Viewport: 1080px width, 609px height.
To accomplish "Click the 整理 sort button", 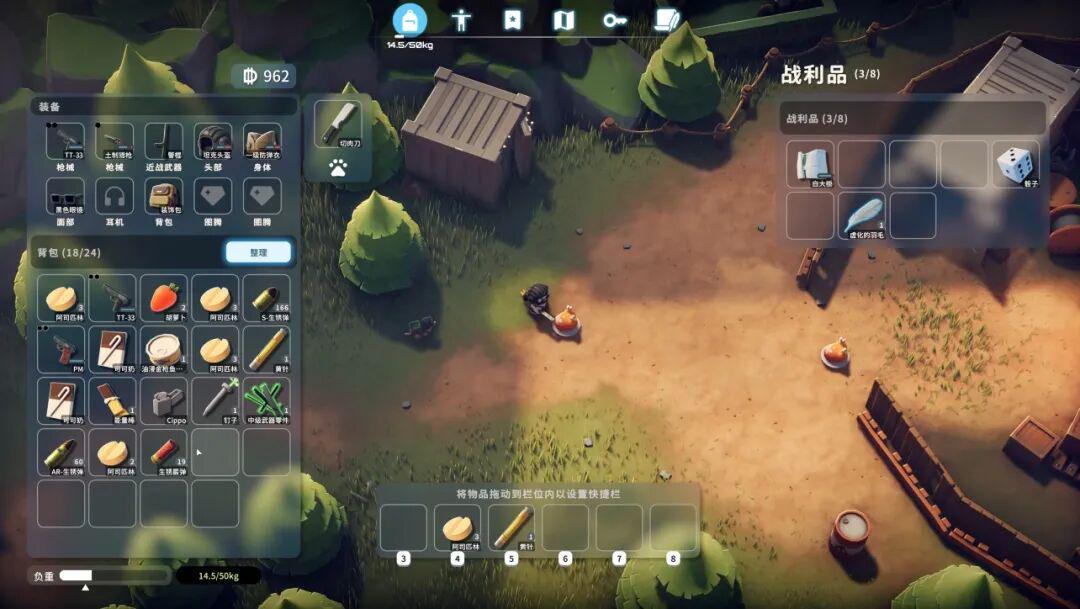I will click(258, 253).
